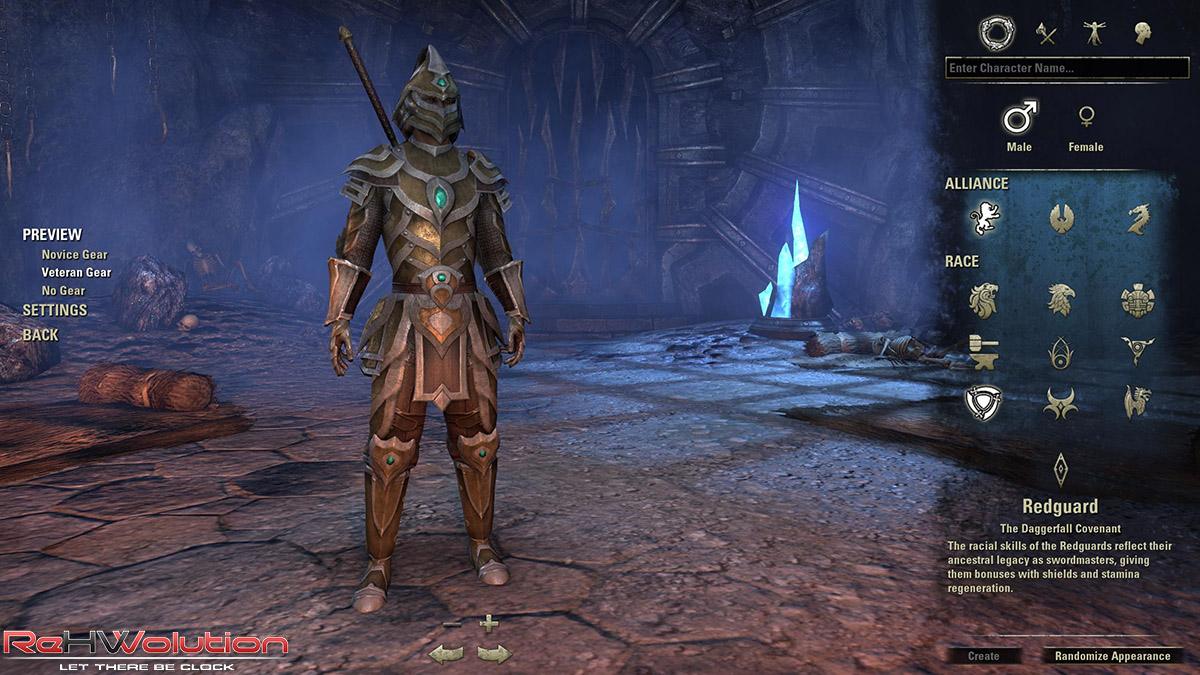The height and width of the screenshot is (675, 1200).
Task: Pick the dragon alliance emblem
Action: point(1137,217)
